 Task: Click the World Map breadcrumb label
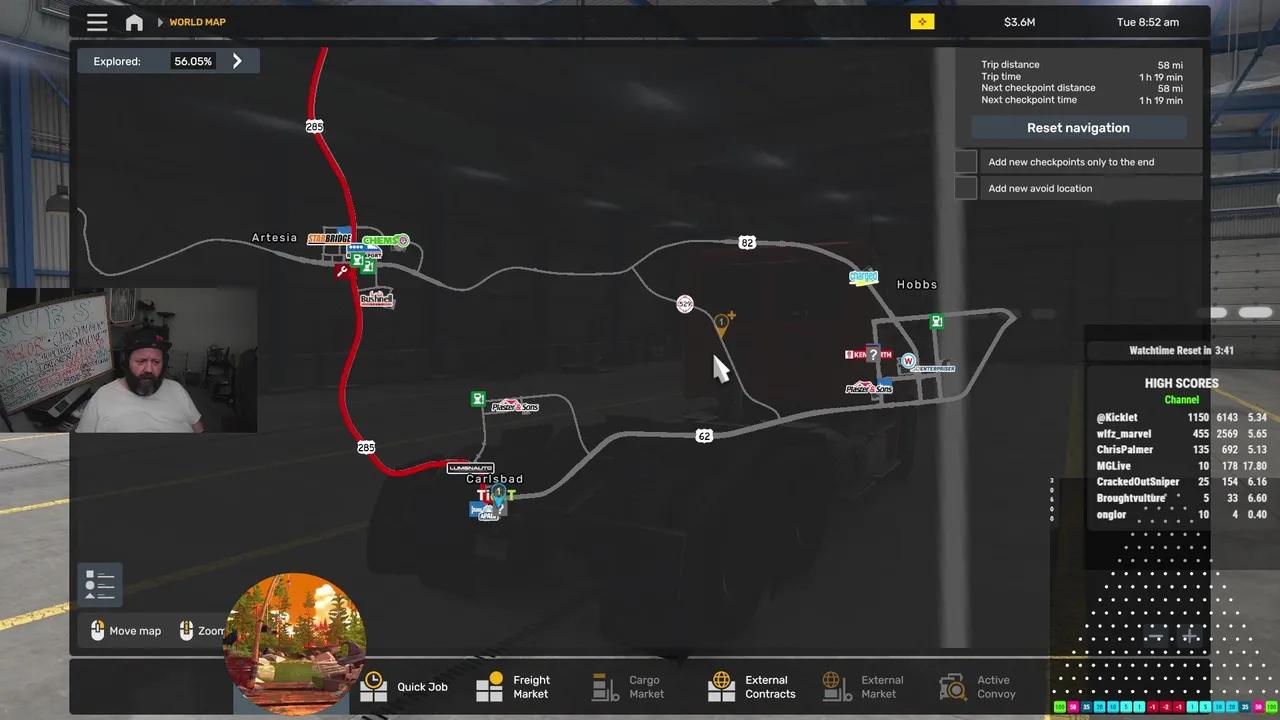pos(196,21)
